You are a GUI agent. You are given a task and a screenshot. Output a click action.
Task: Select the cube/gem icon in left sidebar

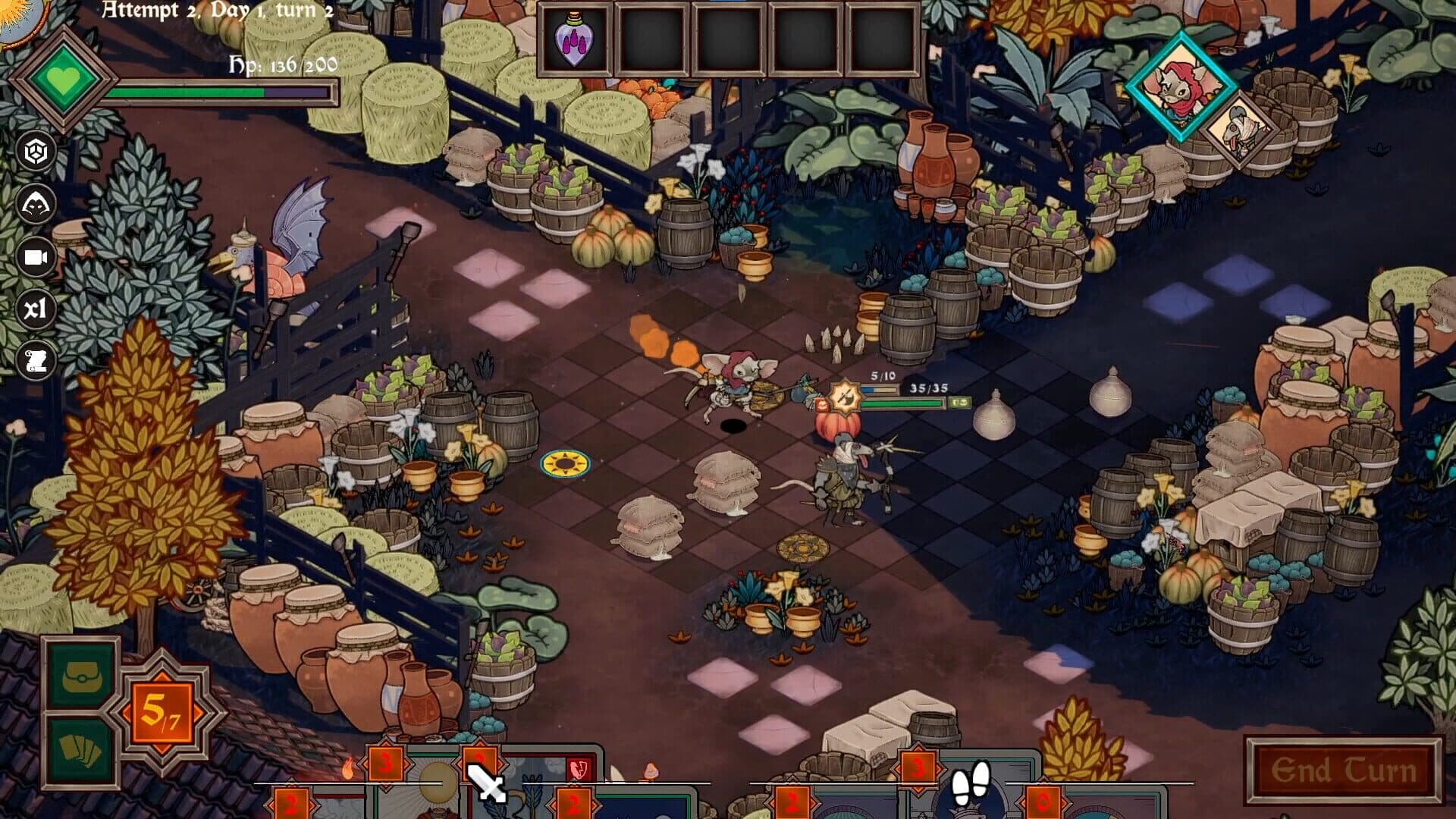coord(36,149)
